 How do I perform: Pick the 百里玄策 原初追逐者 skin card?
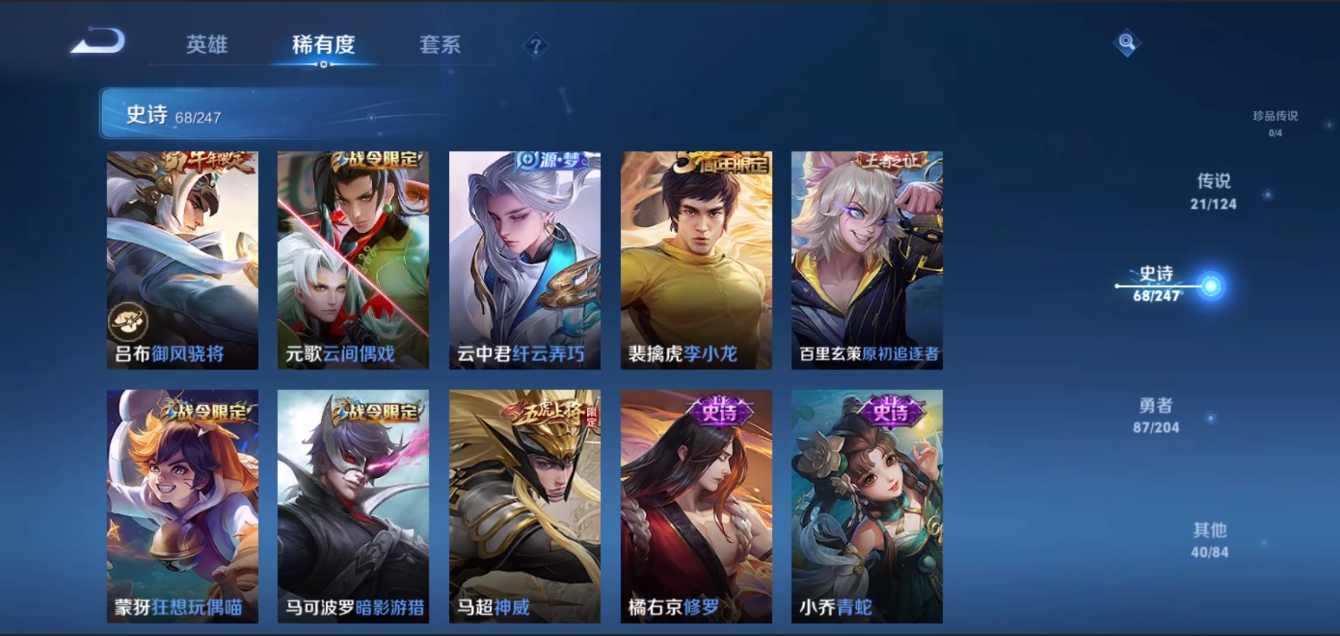point(867,260)
